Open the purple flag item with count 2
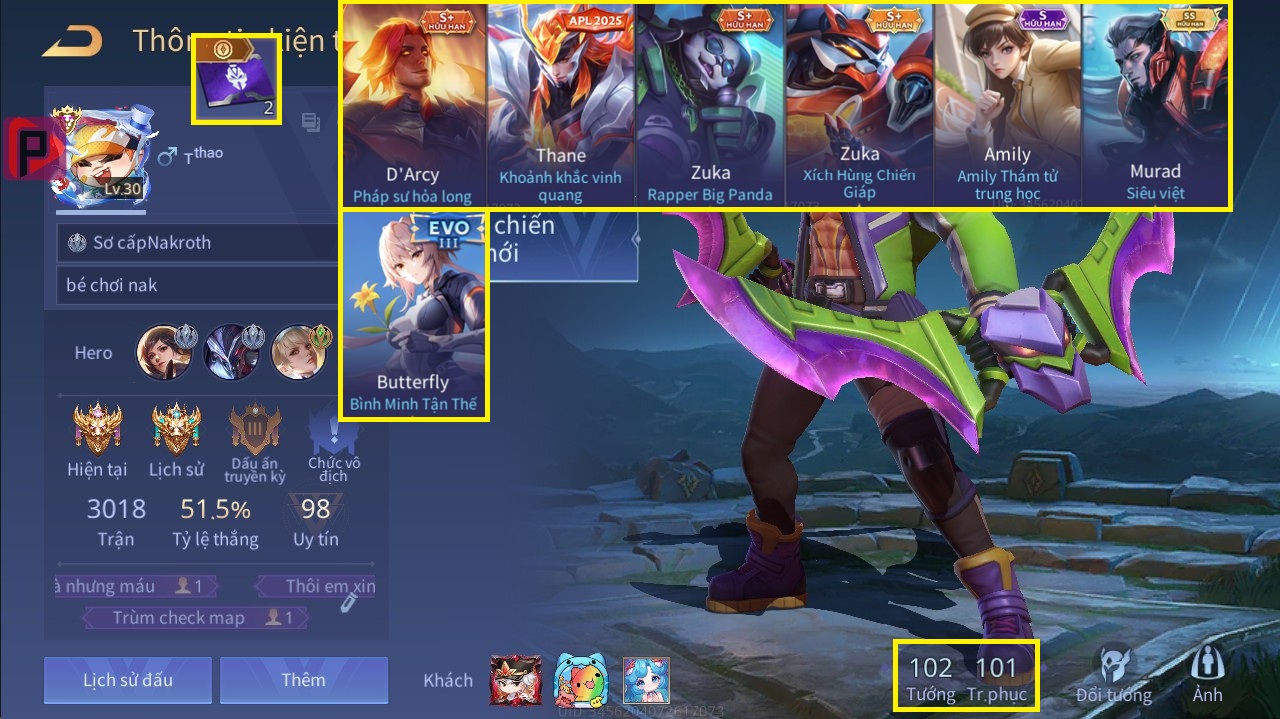This screenshot has width=1280, height=719. (x=236, y=80)
